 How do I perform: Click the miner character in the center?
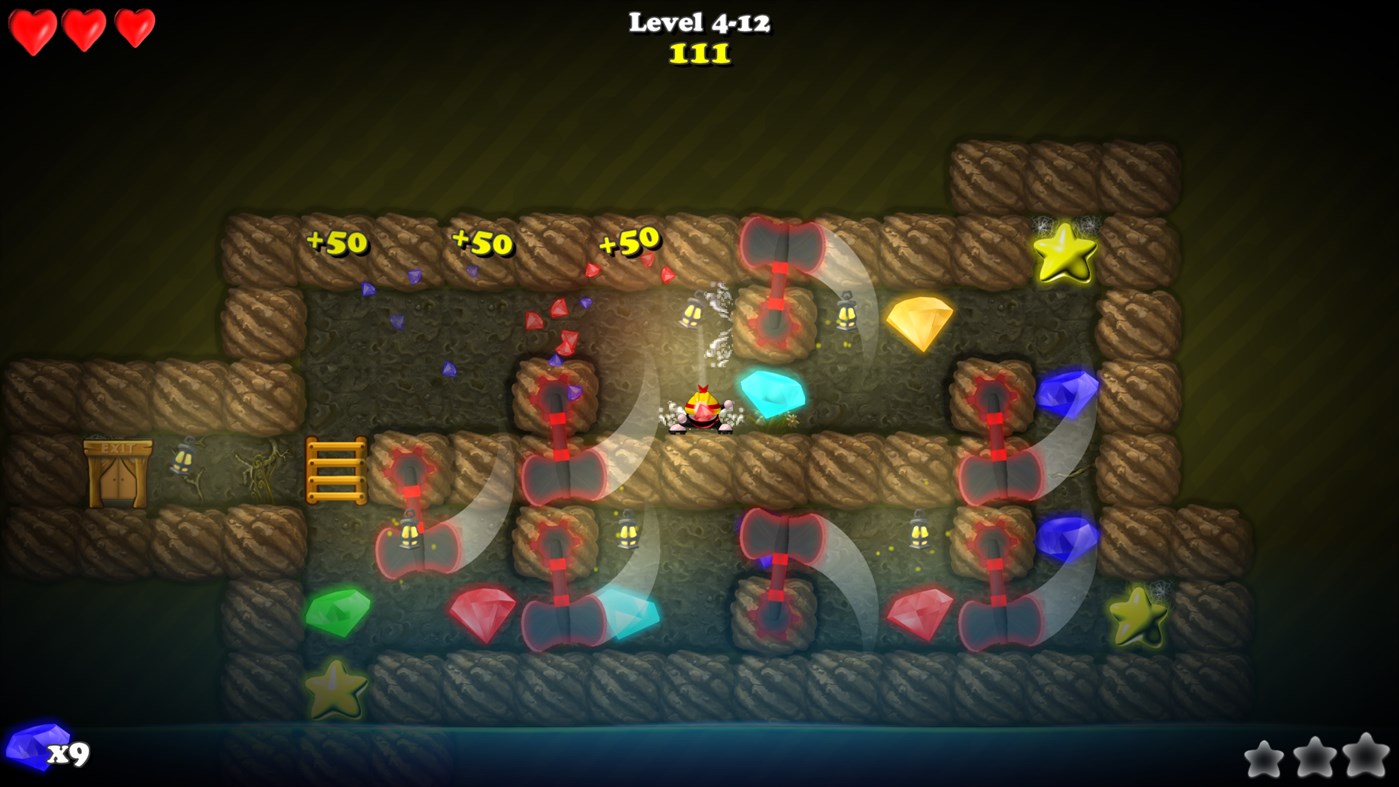click(703, 408)
